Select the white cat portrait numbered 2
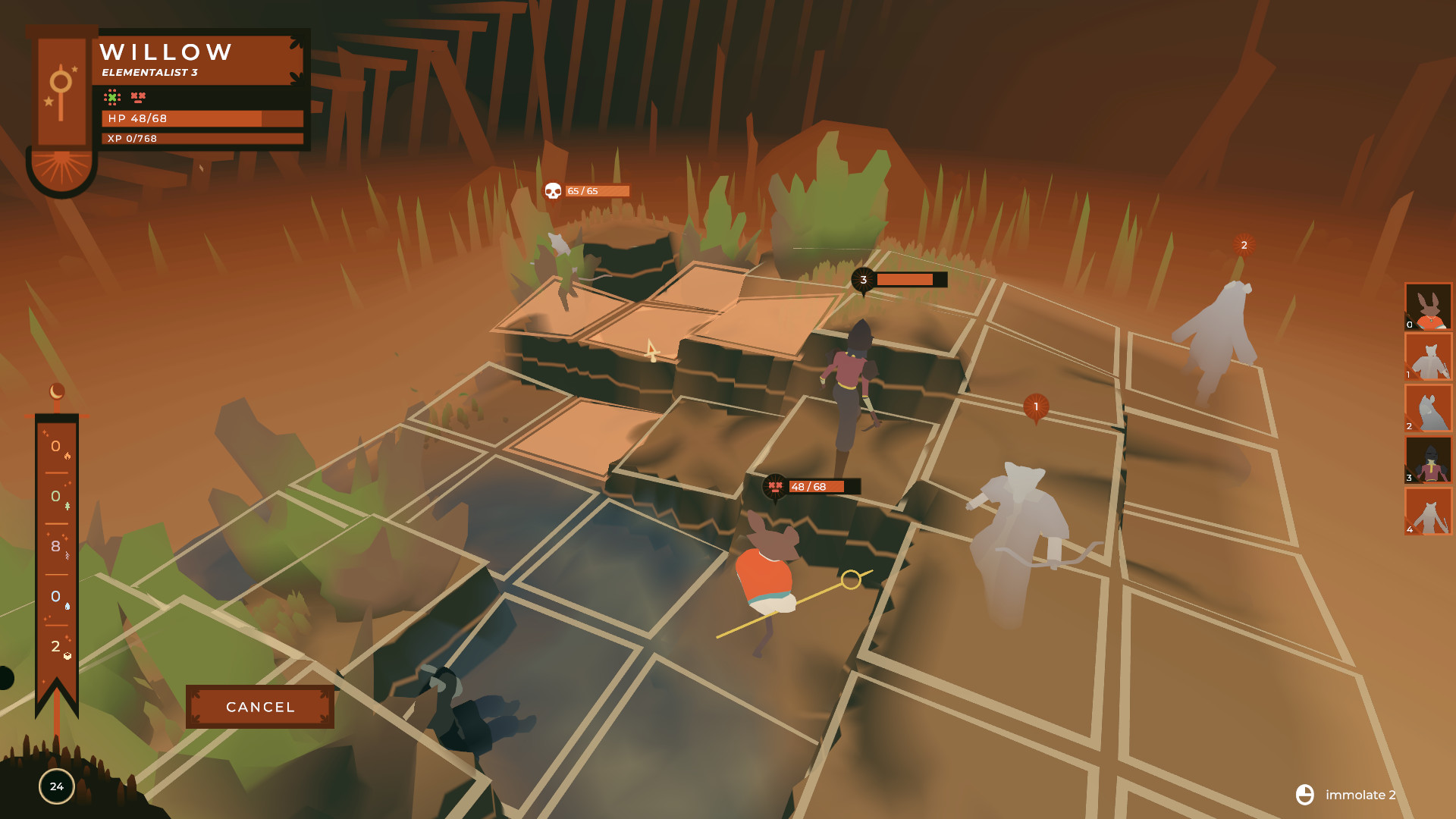 pos(1429,406)
